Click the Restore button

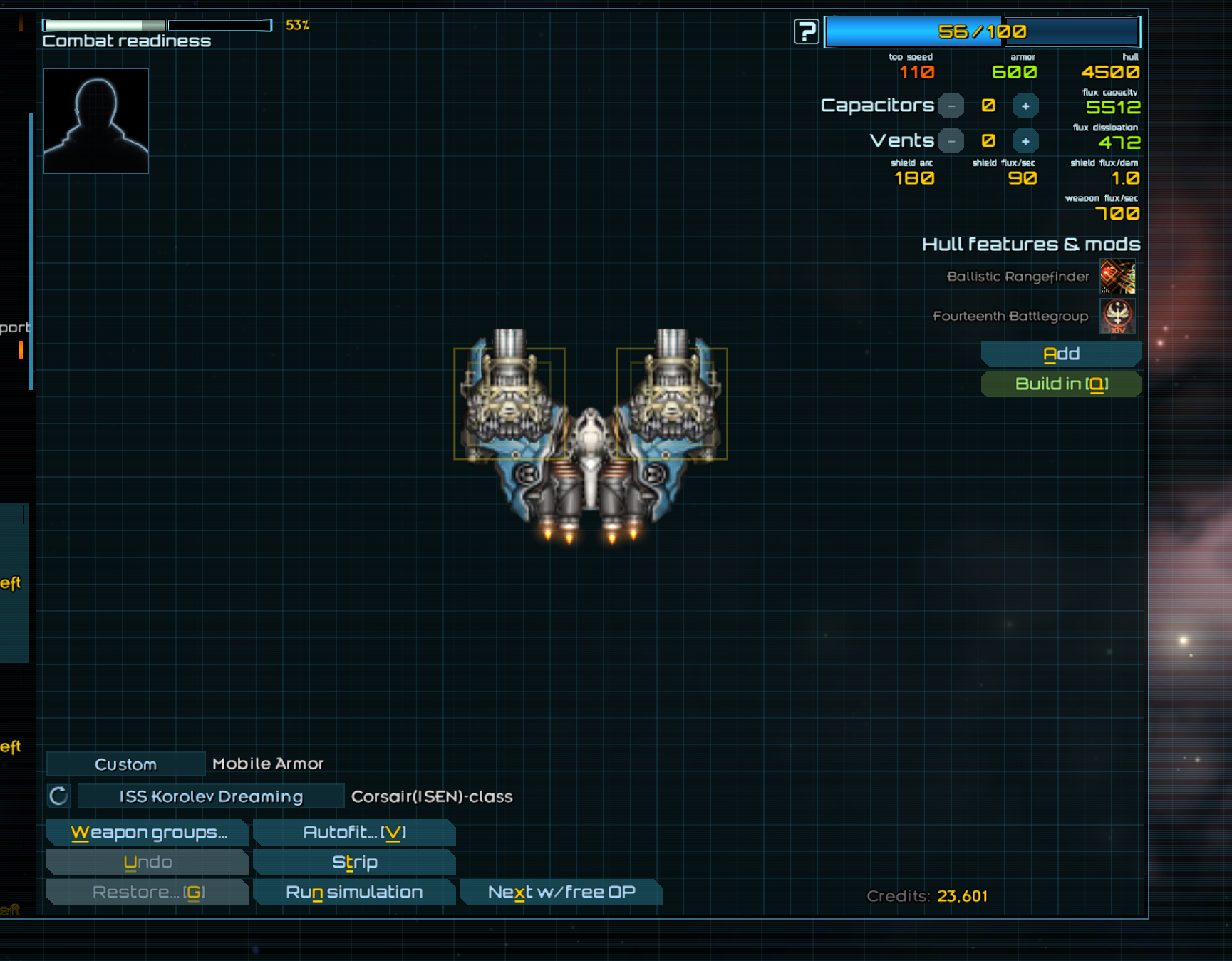click(x=147, y=892)
